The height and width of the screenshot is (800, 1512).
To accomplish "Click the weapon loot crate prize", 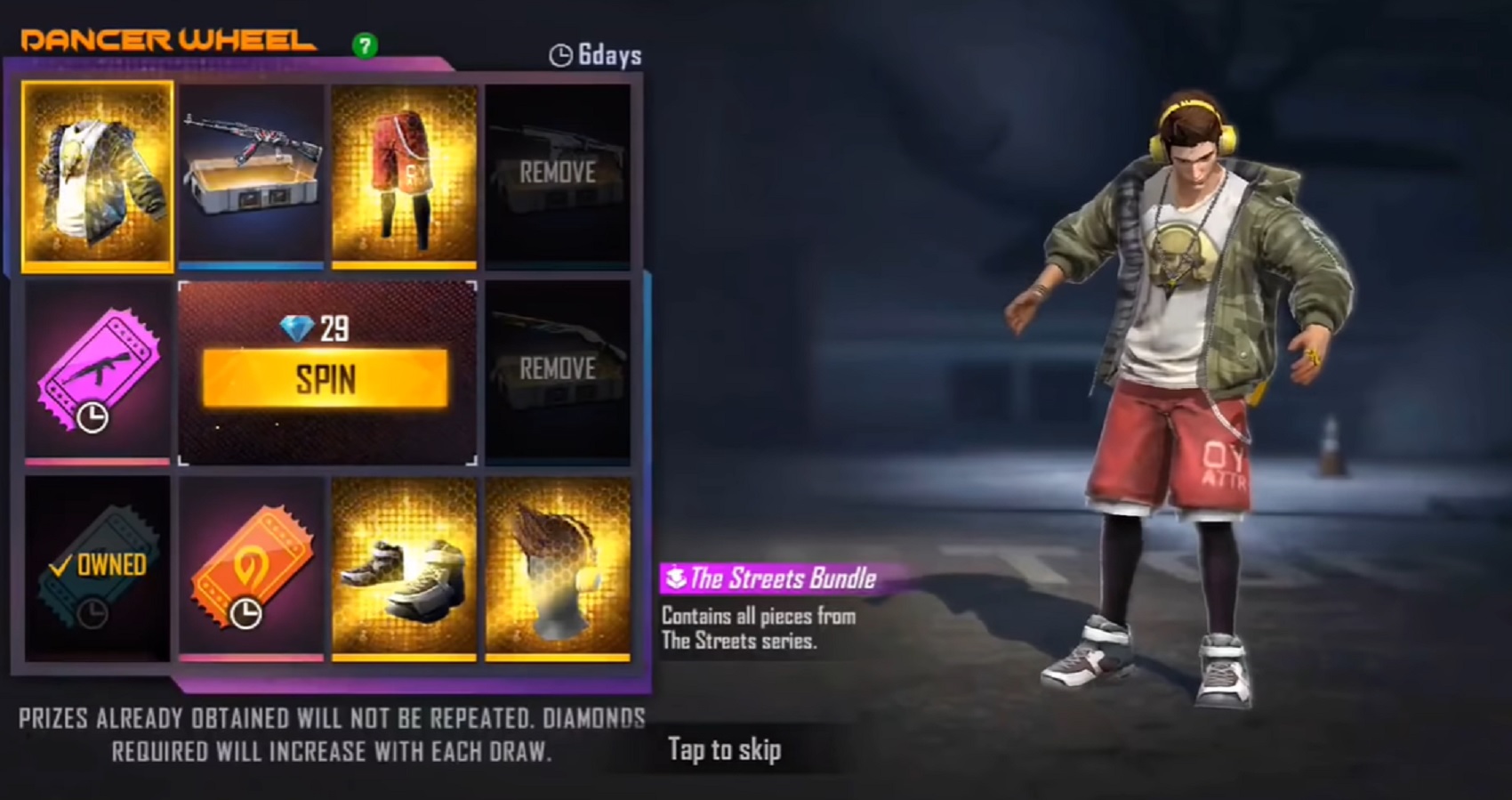I will [x=251, y=174].
